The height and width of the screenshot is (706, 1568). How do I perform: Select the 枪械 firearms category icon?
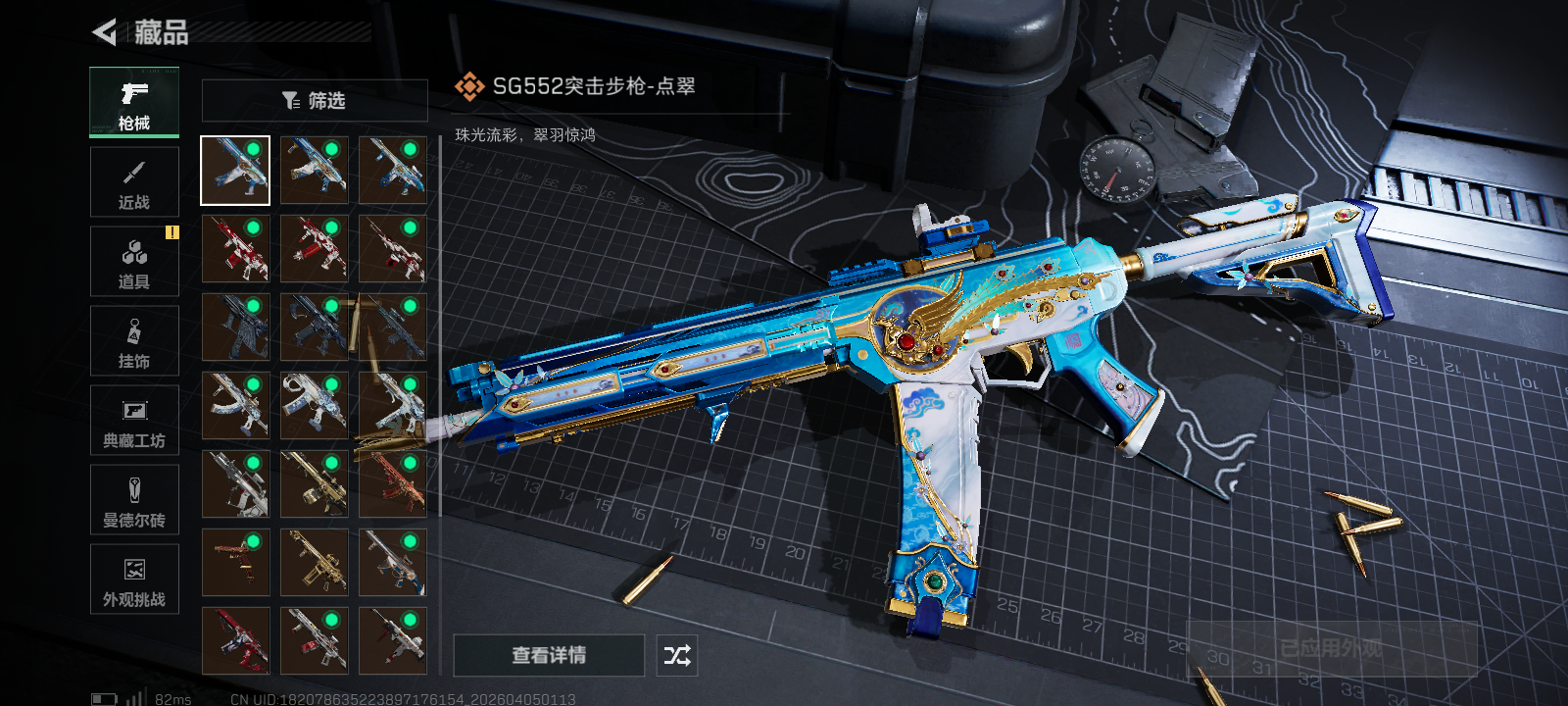134,98
